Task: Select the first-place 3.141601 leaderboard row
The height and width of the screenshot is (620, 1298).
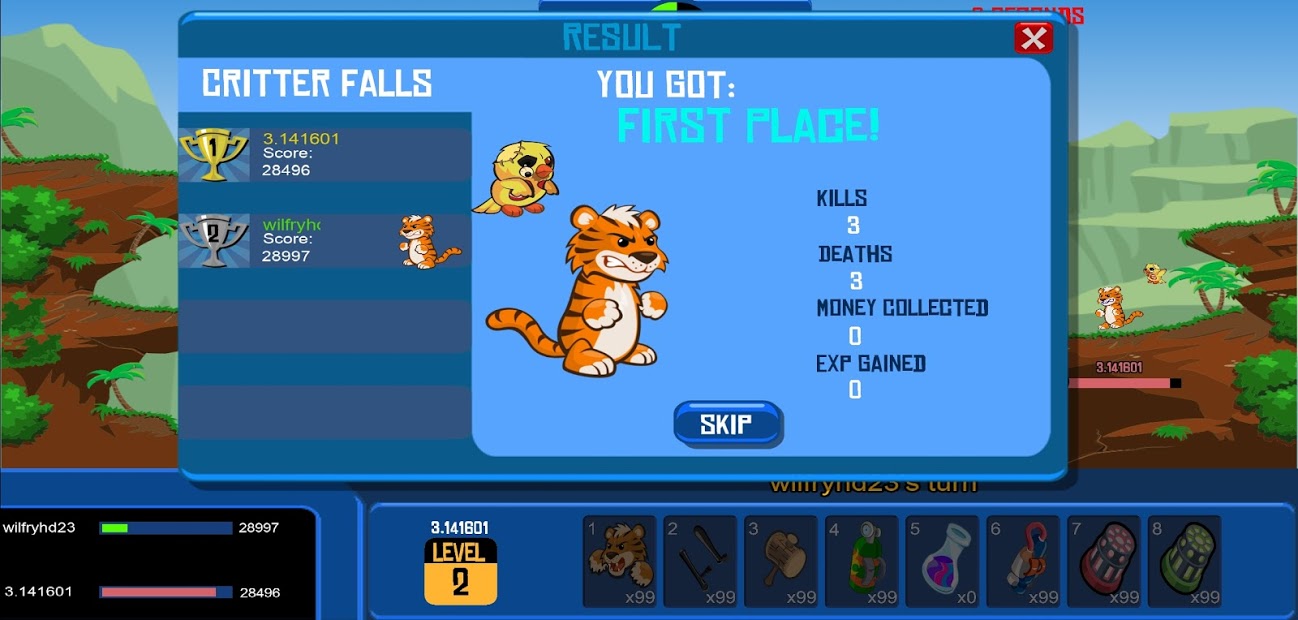Action: click(x=324, y=155)
